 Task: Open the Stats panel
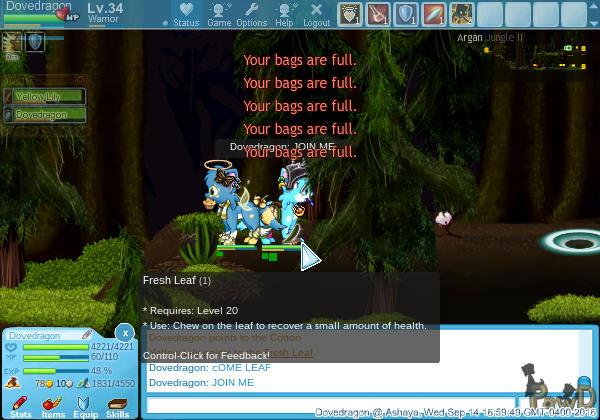20,405
